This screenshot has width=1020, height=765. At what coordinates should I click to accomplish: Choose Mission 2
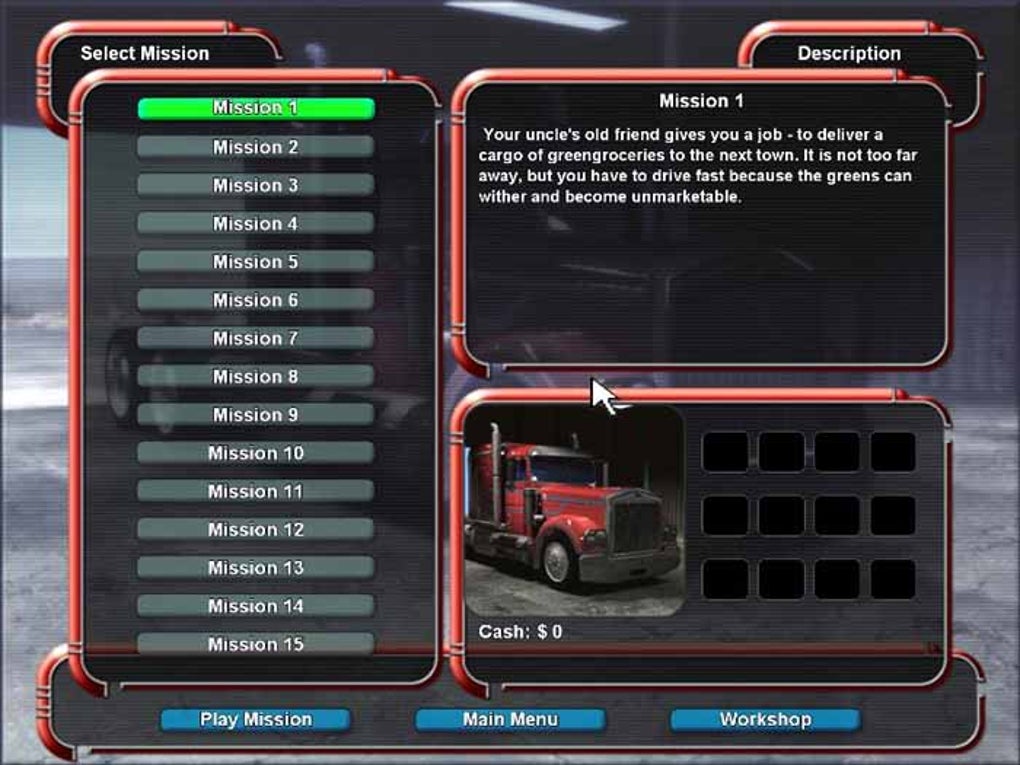tap(255, 147)
